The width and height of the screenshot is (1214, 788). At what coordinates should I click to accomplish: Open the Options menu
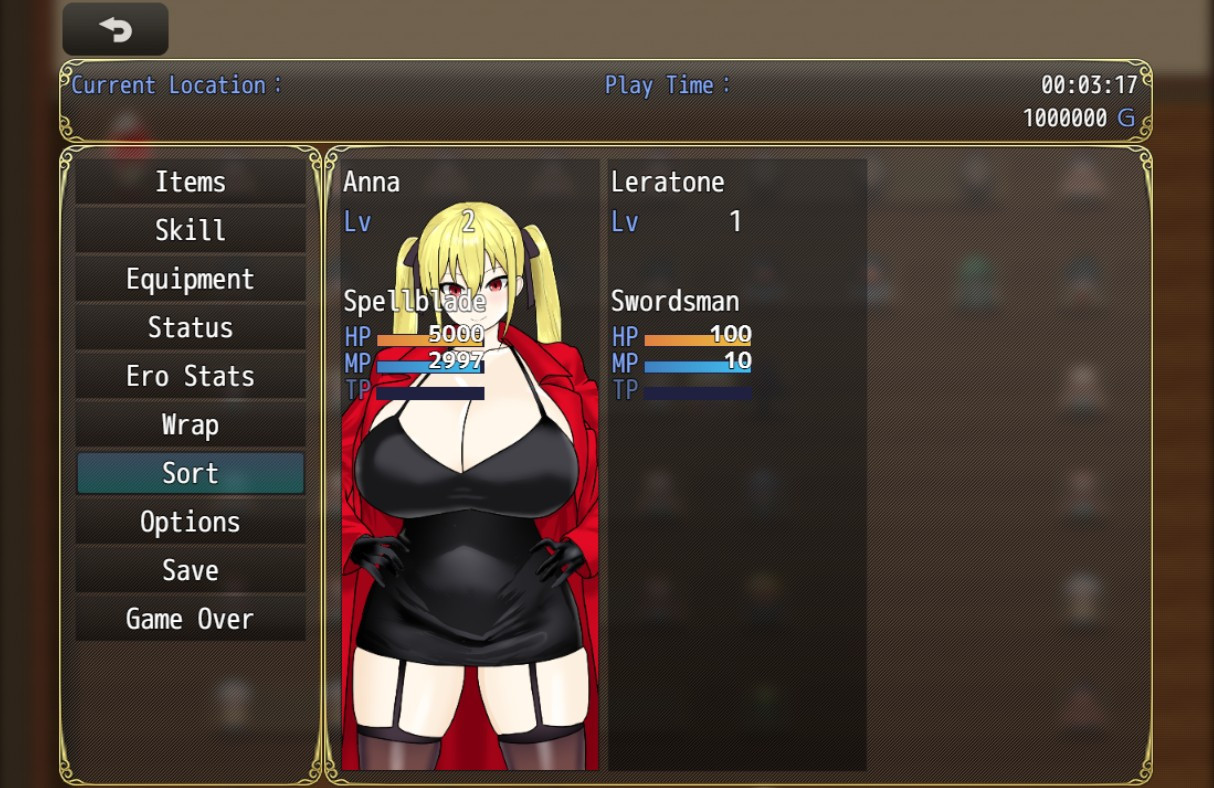coord(190,522)
